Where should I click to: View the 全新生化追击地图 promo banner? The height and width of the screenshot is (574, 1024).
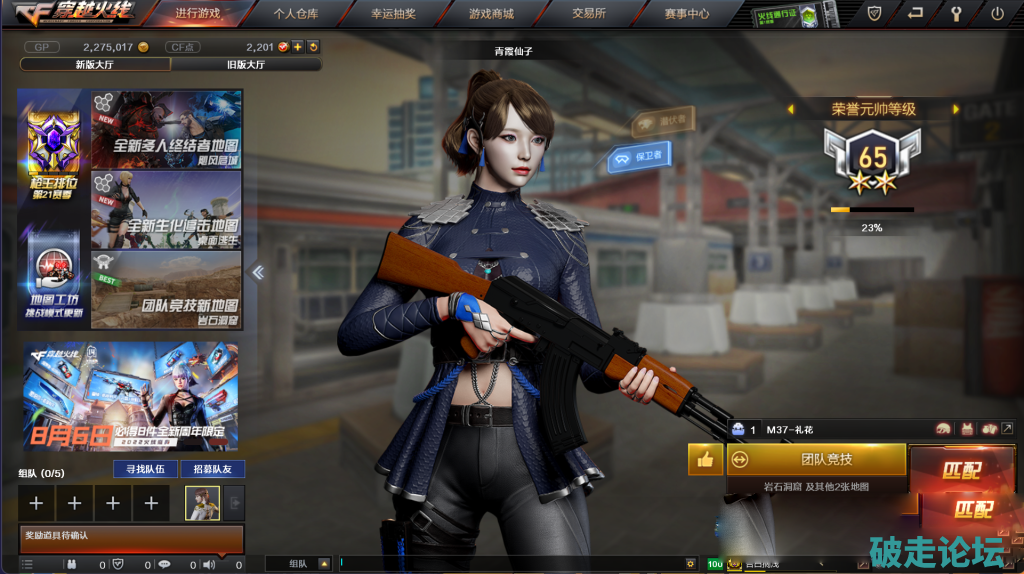pos(167,210)
